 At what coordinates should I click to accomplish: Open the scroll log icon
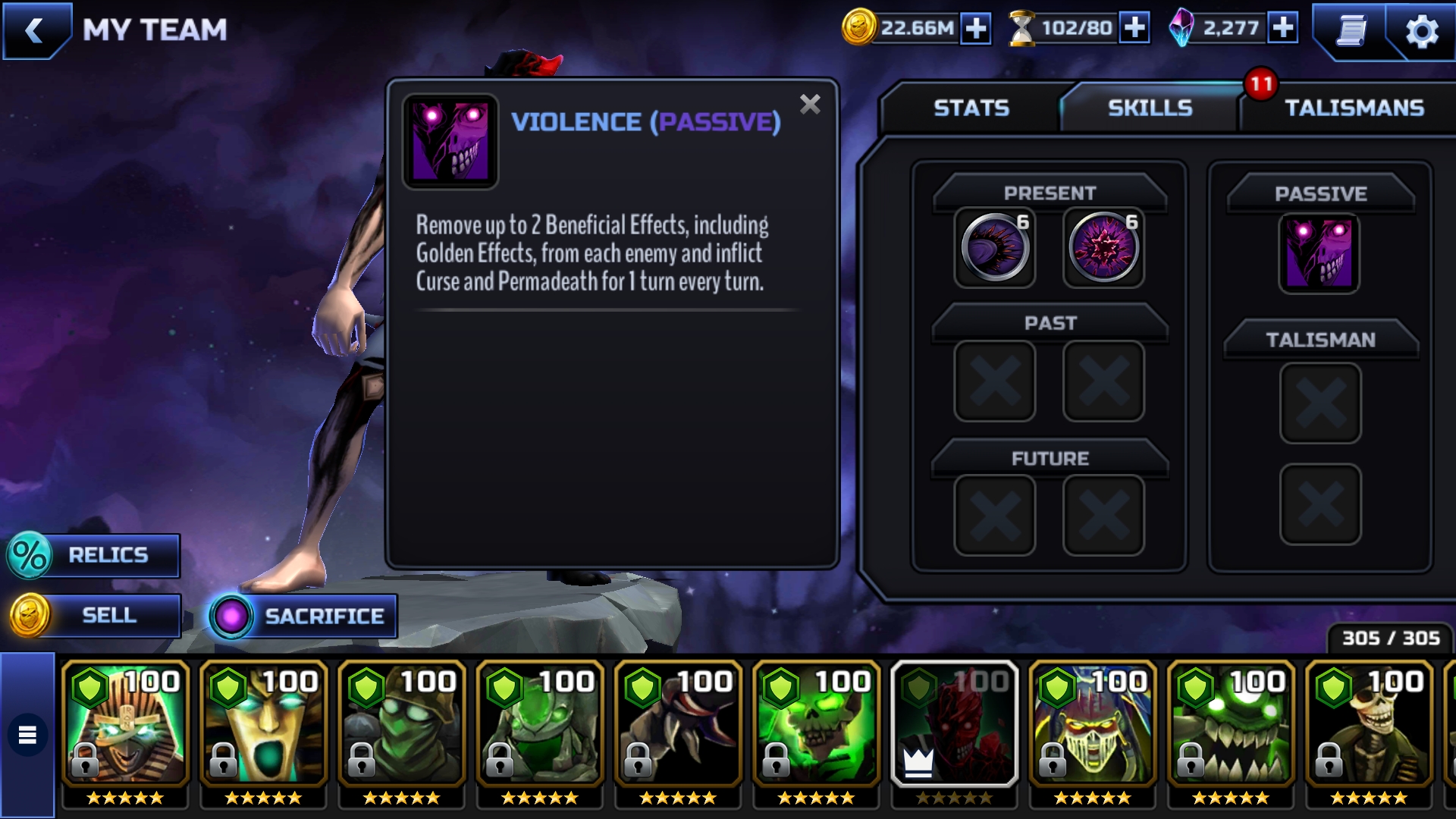(x=1351, y=32)
